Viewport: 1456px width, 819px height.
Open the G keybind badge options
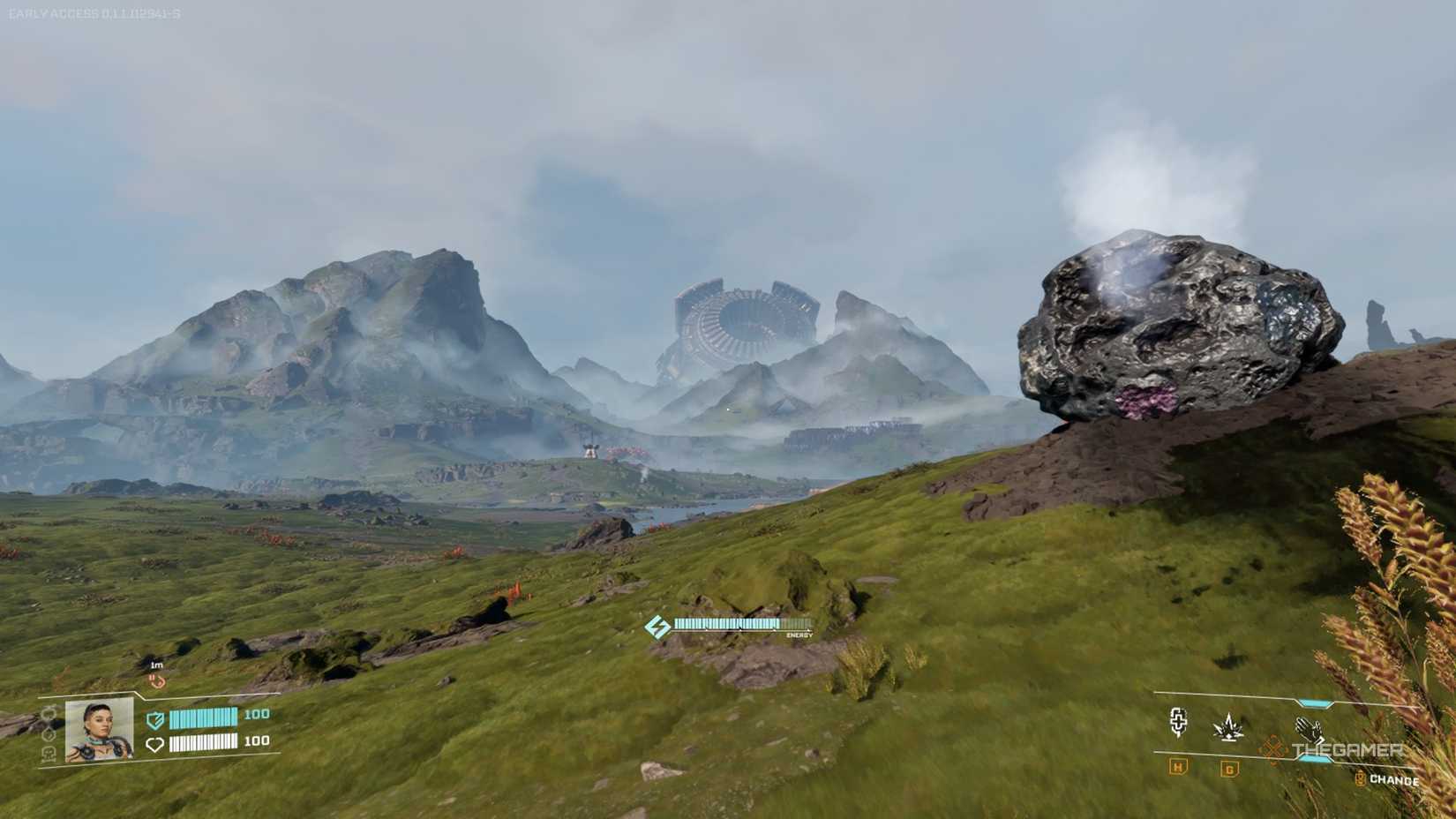pyautogui.click(x=1229, y=769)
